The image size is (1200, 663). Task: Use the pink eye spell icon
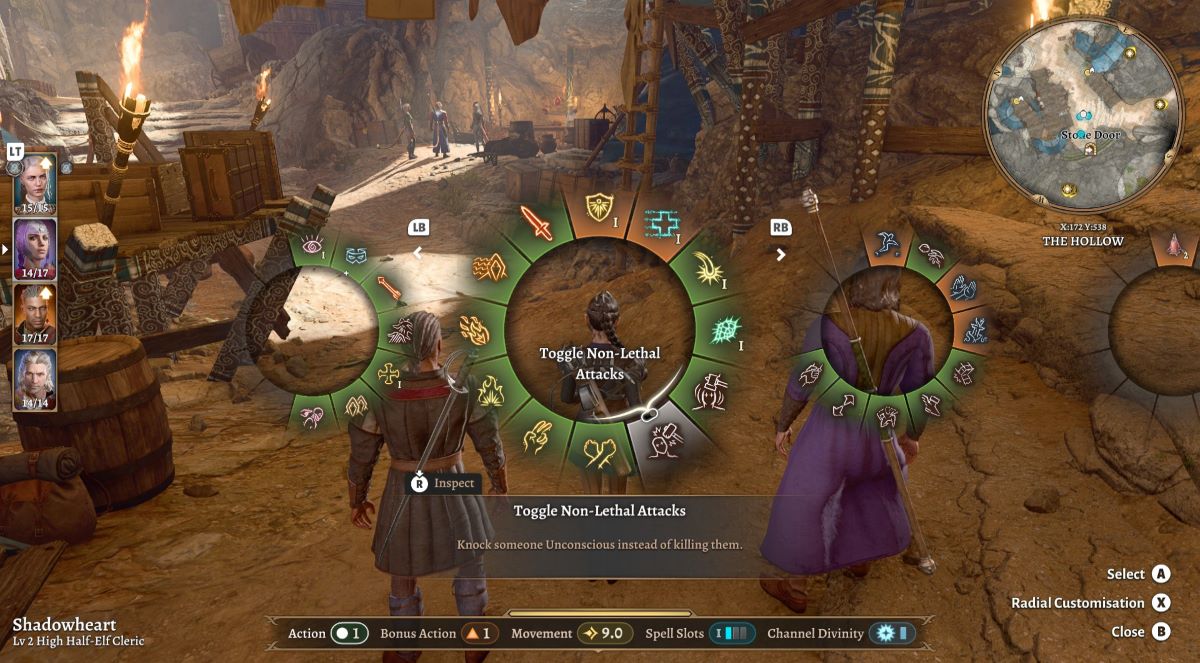click(x=312, y=245)
